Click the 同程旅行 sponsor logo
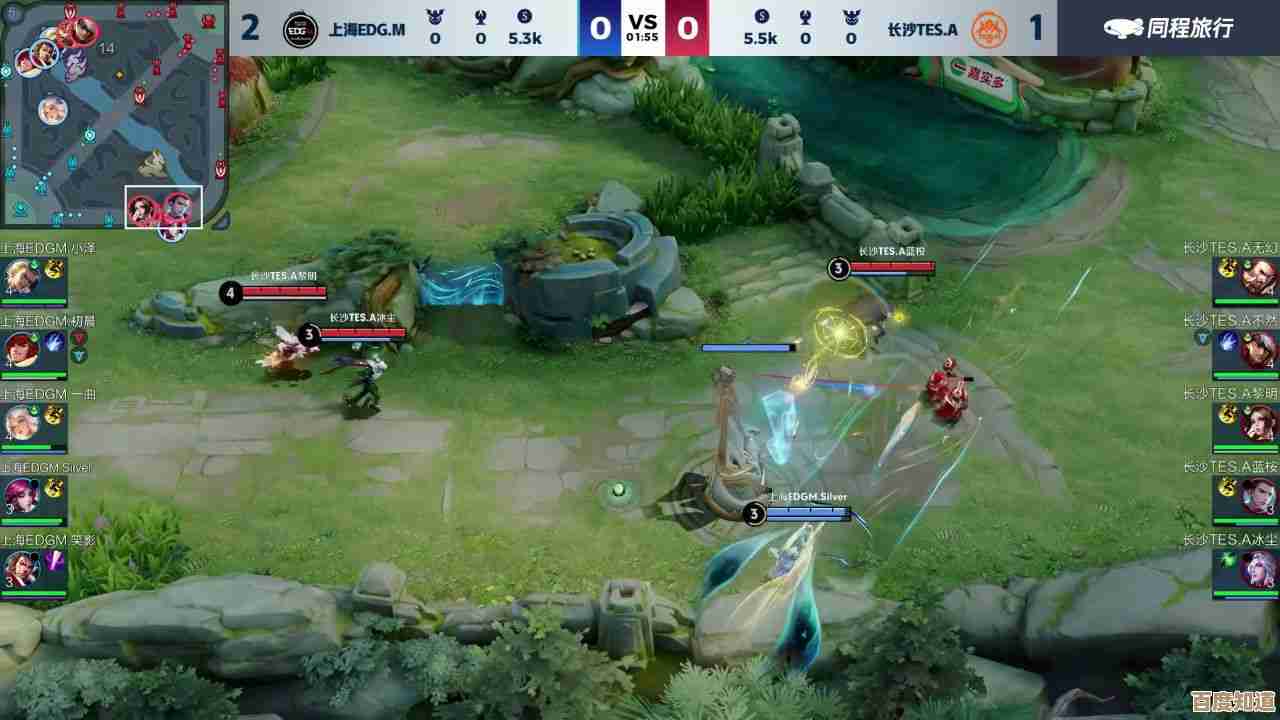The height and width of the screenshot is (720, 1280). (1168, 28)
